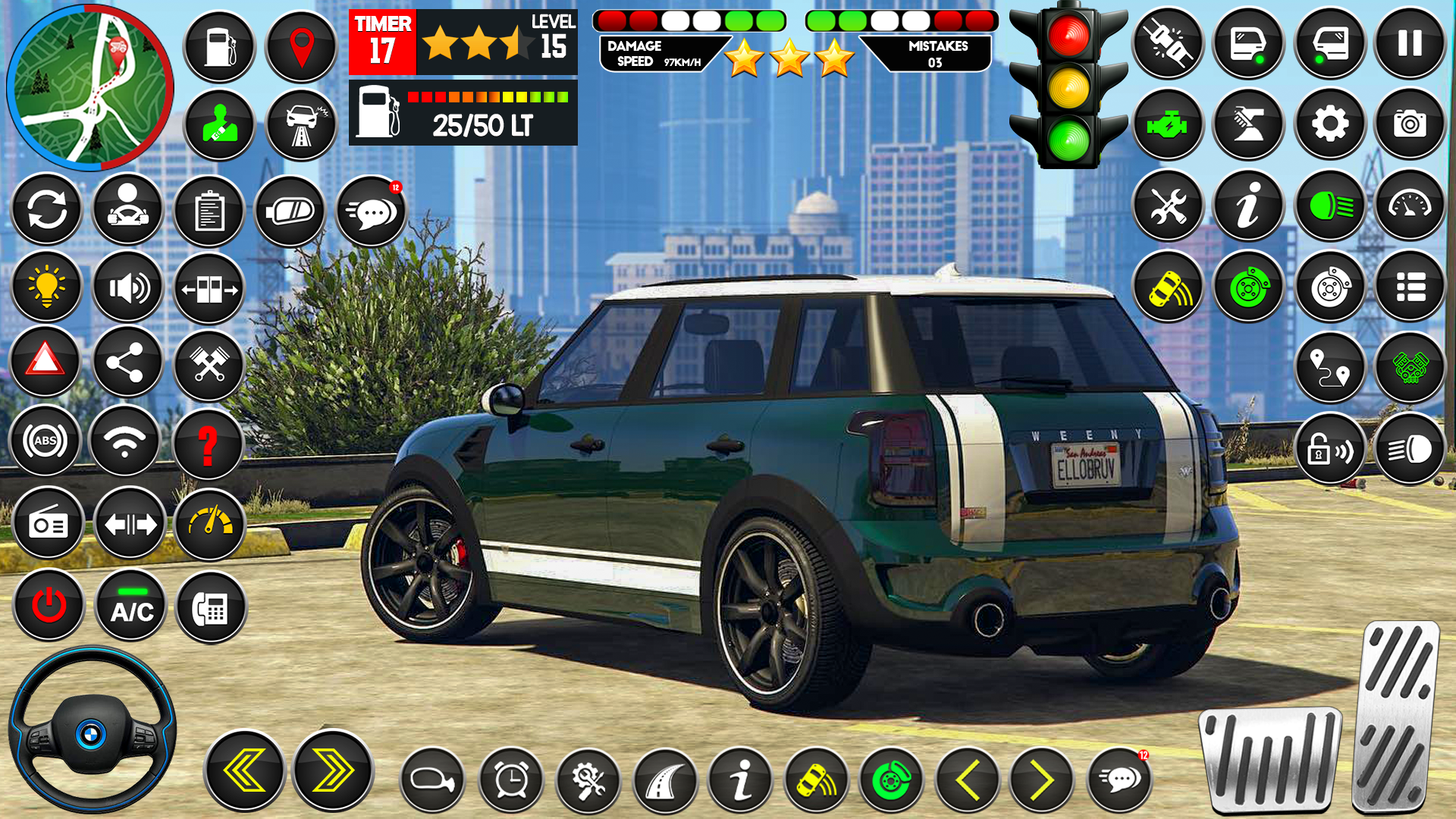This screenshot has width=1456, height=819.
Task: Open the info panel icon
Action: 1247,205
